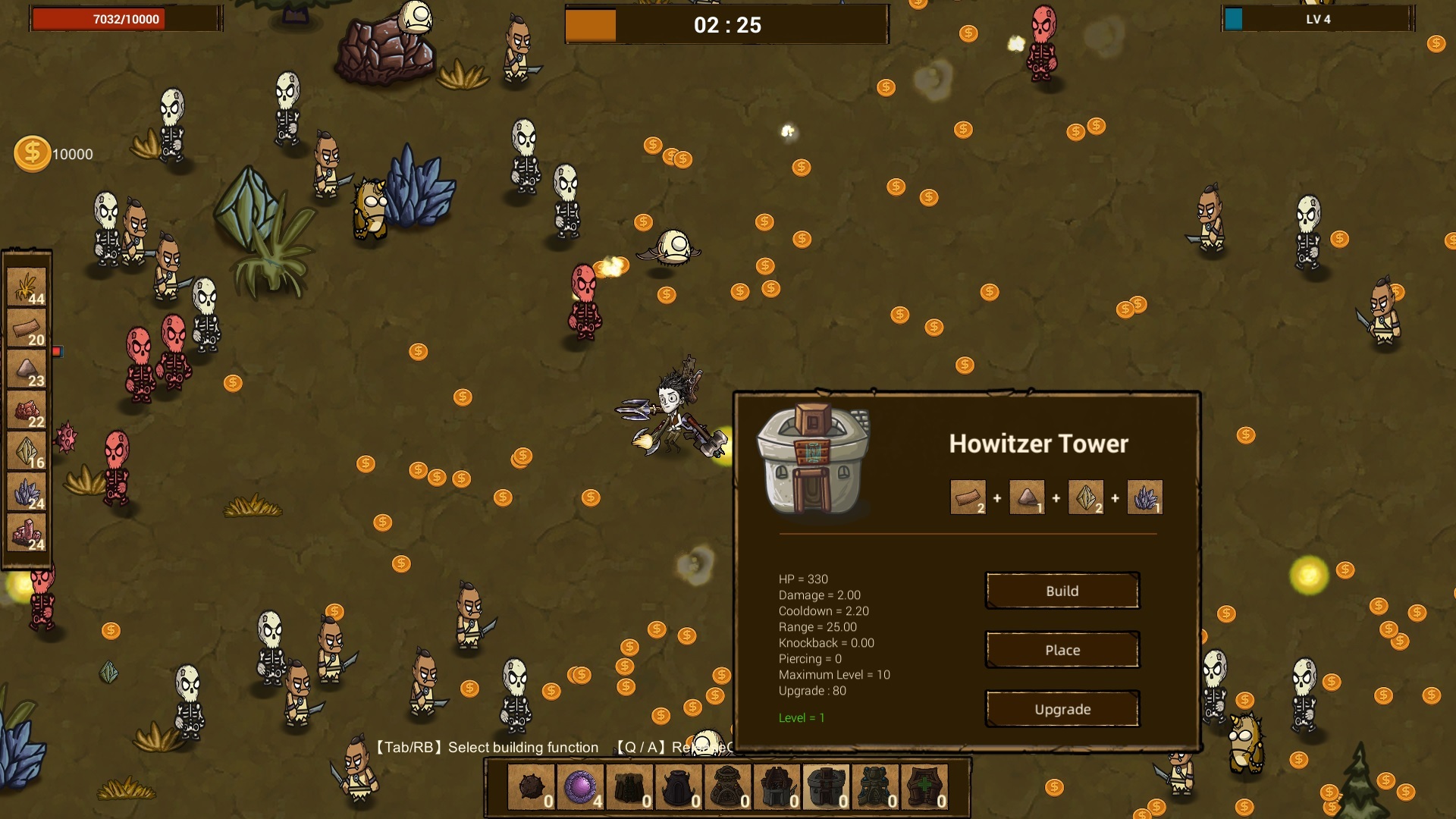Click Upgrade to level the Howitzer Tower
The image size is (1456, 819).
click(x=1062, y=708)
